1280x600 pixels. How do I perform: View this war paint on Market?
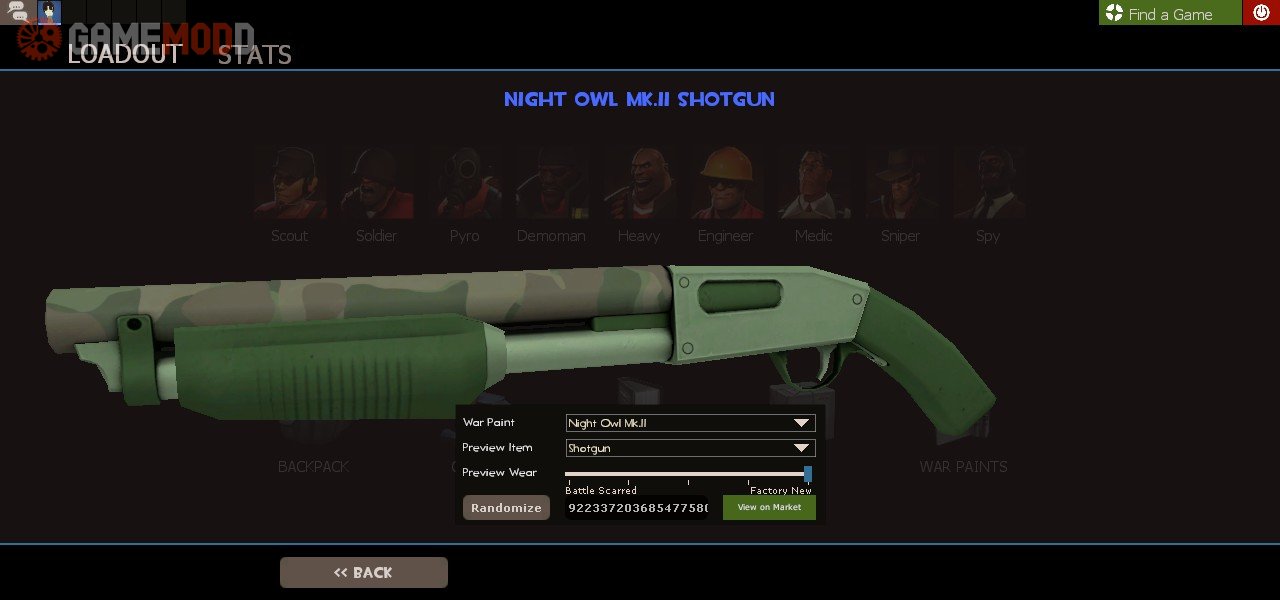(x=769, y=508)
